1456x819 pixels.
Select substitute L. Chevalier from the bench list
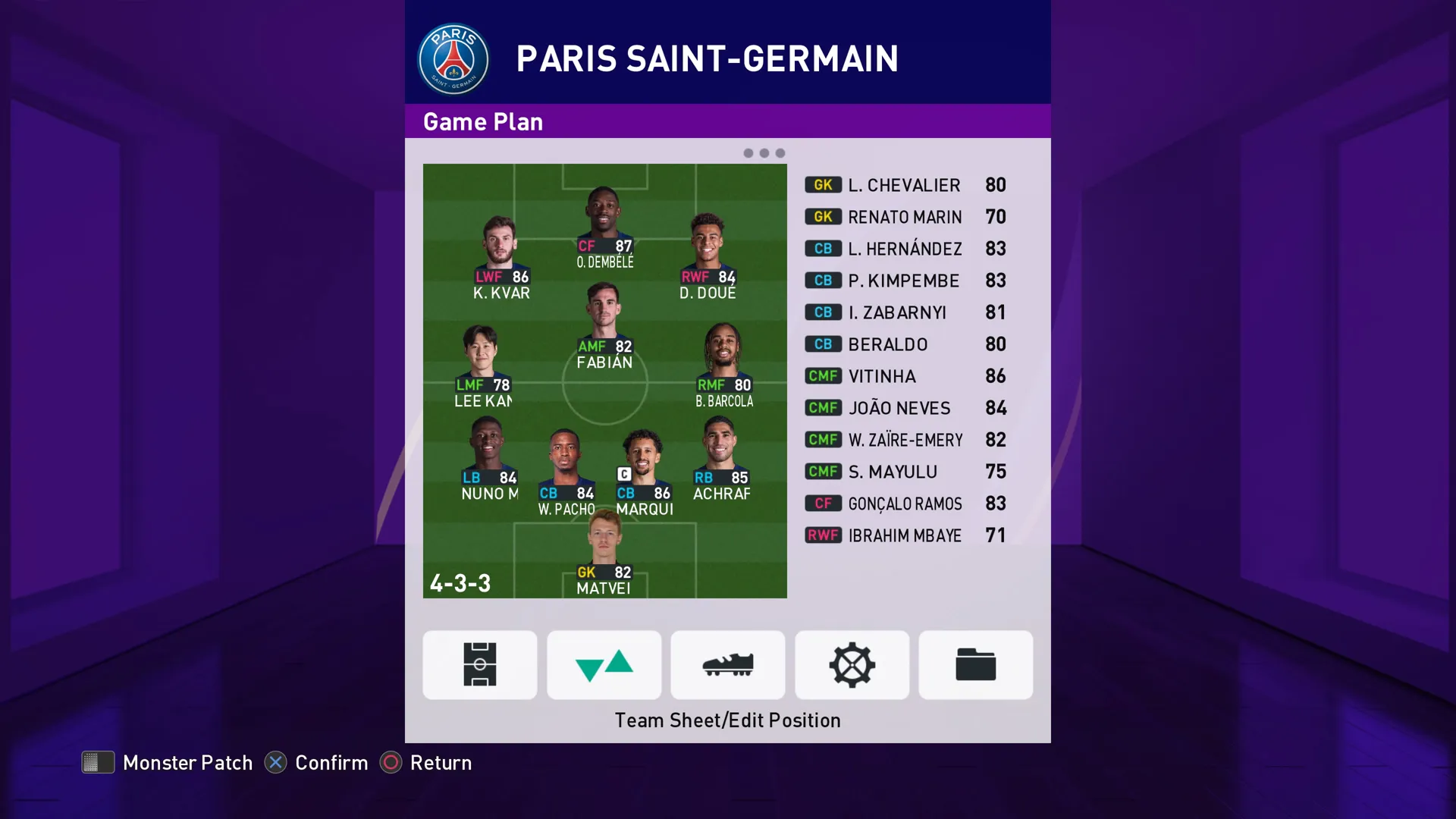pos(905,185)
